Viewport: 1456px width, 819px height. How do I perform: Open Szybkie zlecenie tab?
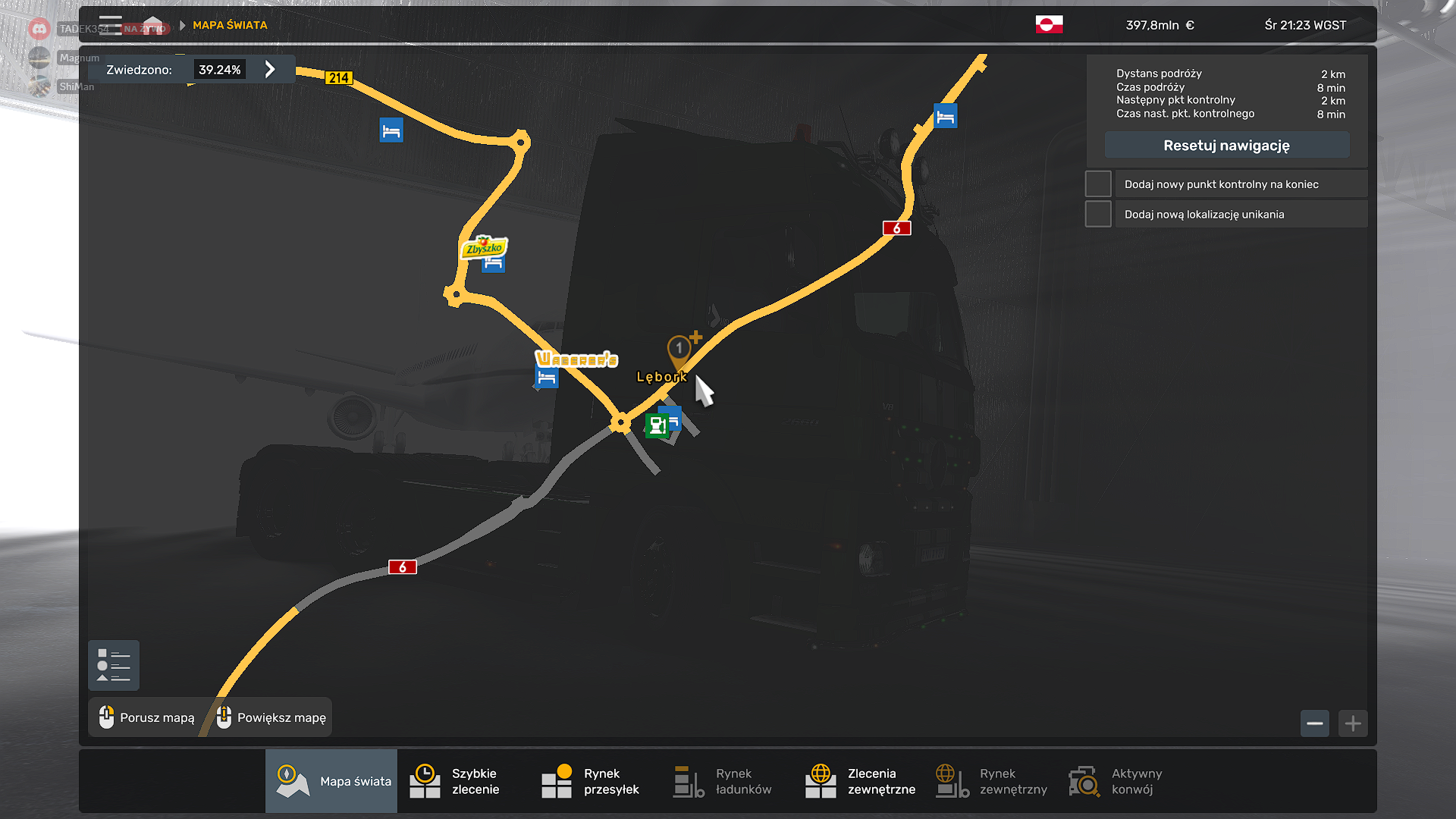pos(463,781)
